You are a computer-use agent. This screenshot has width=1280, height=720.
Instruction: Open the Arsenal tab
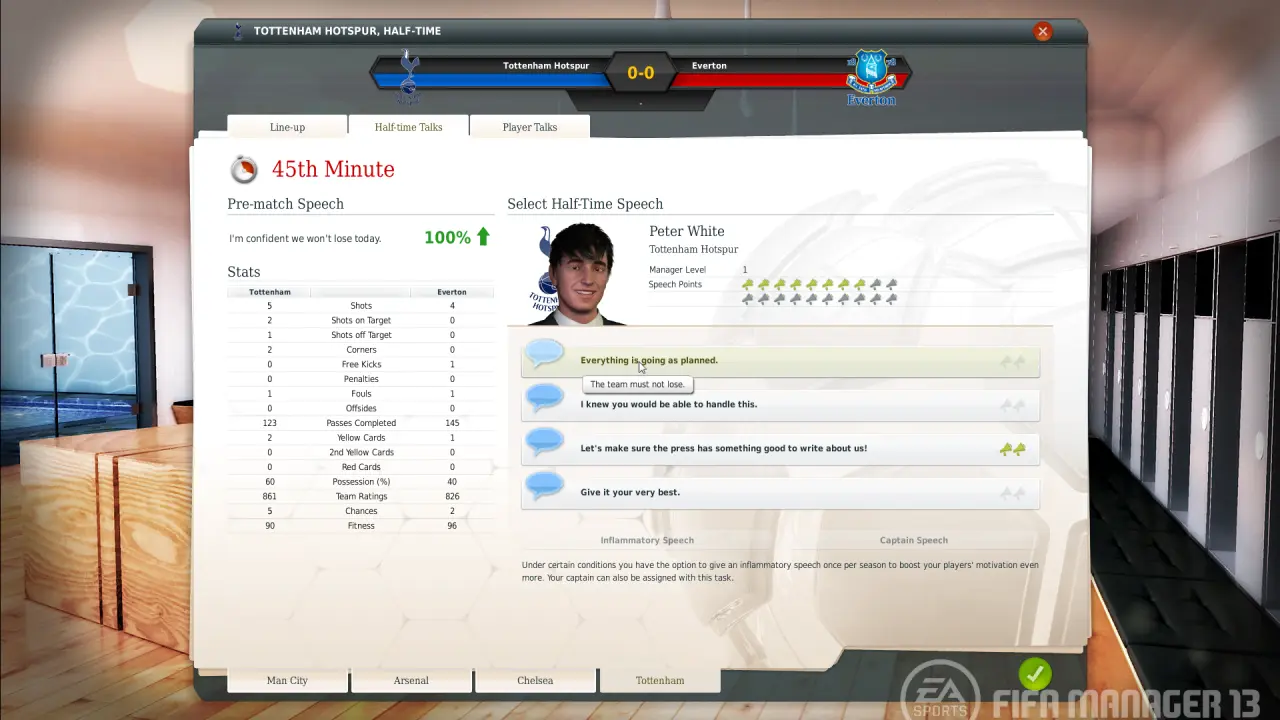(411, 681)
